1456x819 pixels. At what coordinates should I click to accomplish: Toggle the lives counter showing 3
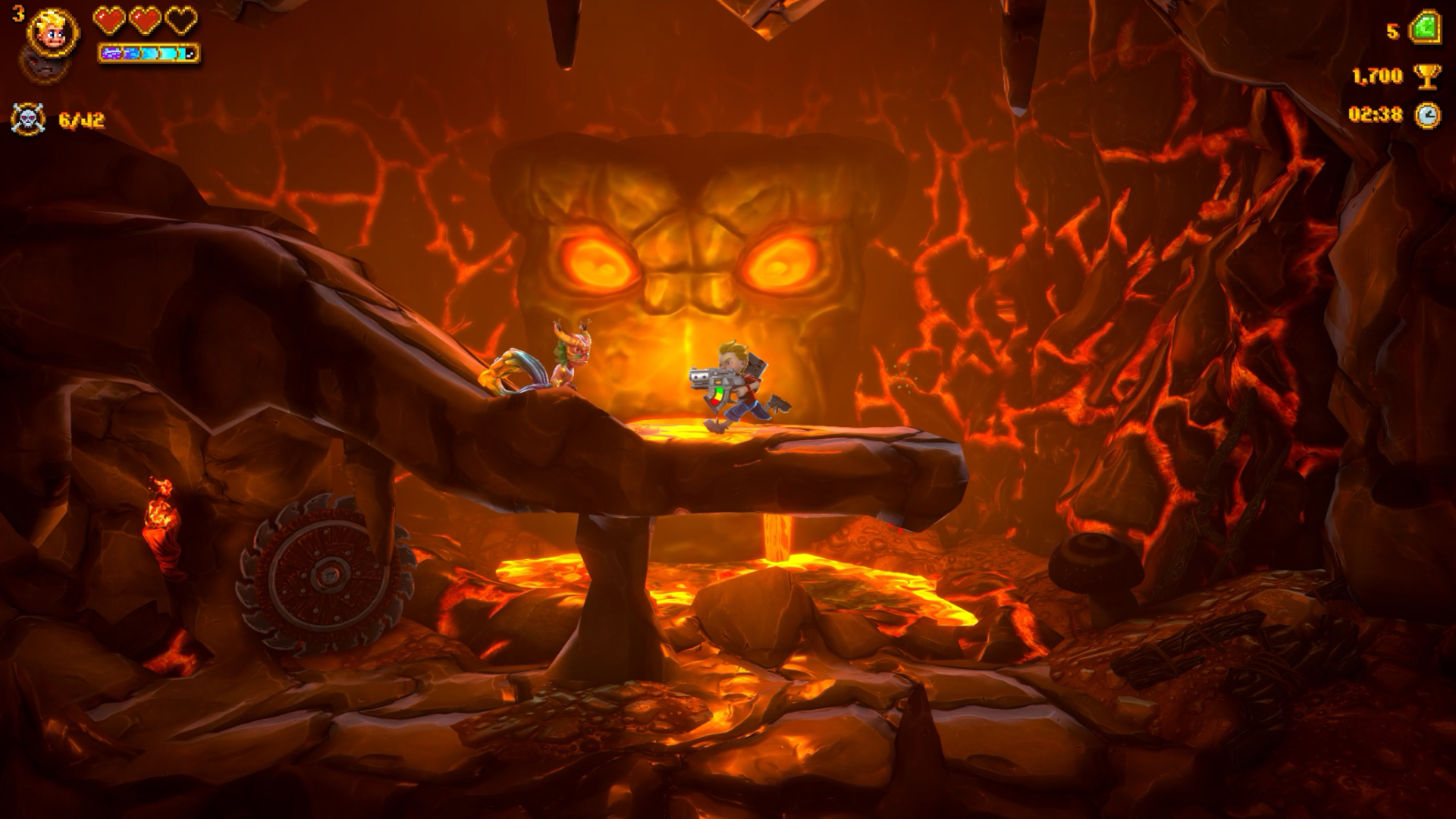pyautogui.click(x=18, y=14)
